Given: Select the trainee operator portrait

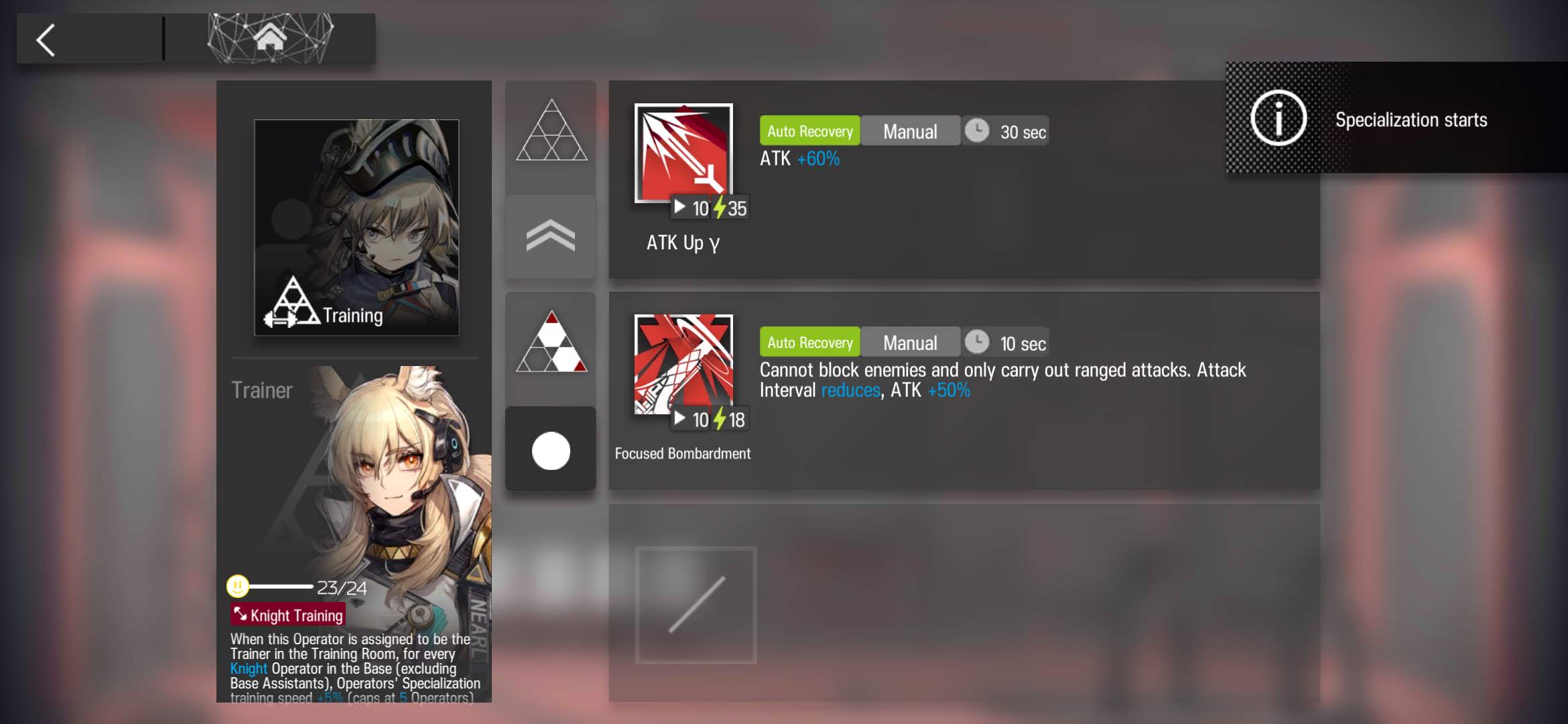Looking at the screenshot, I should click(356, 227).
